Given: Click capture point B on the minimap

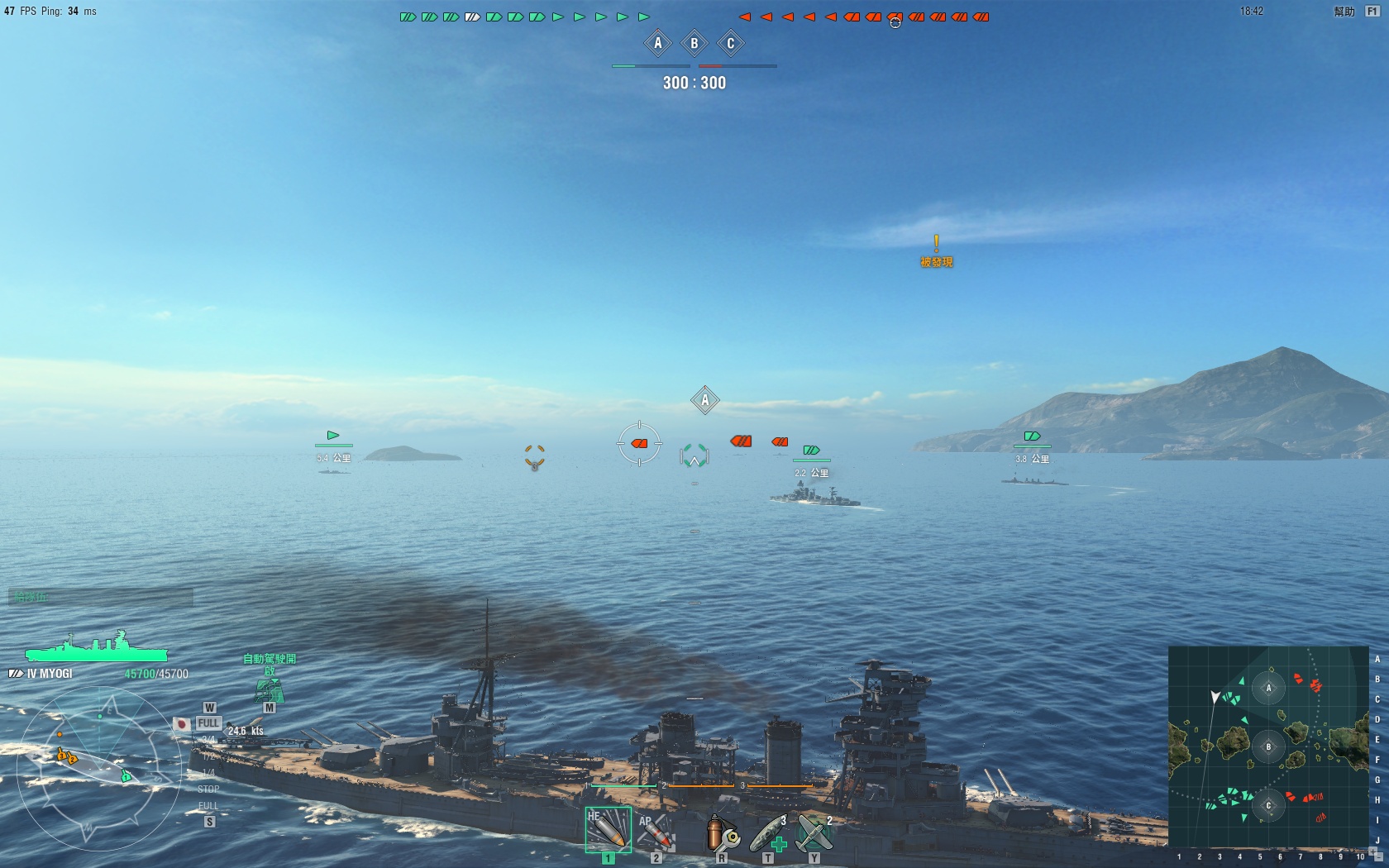Looking at the screenshot, I should [x=1268, y=747].
